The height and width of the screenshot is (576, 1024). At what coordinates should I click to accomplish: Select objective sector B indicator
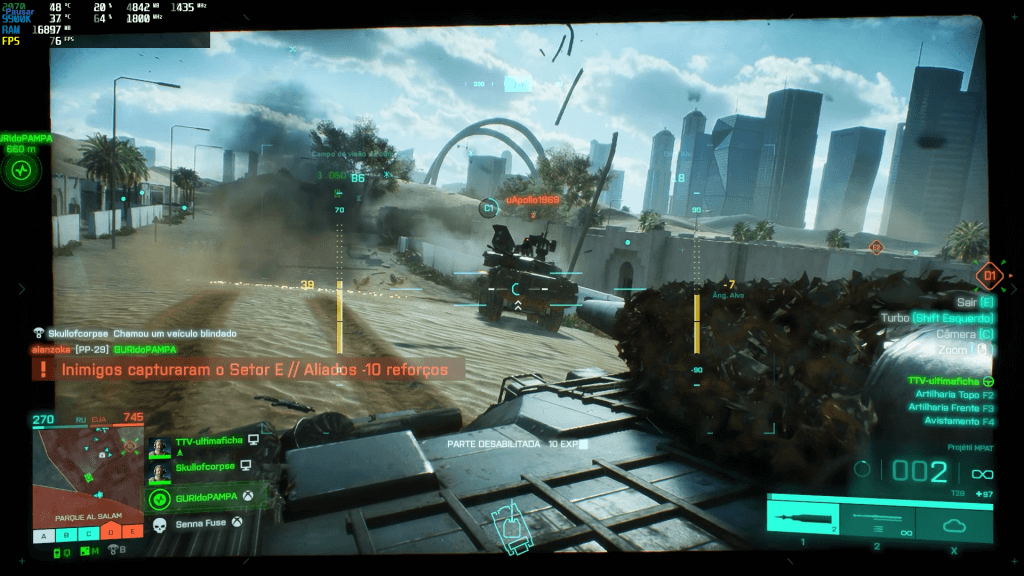point(66,535)
